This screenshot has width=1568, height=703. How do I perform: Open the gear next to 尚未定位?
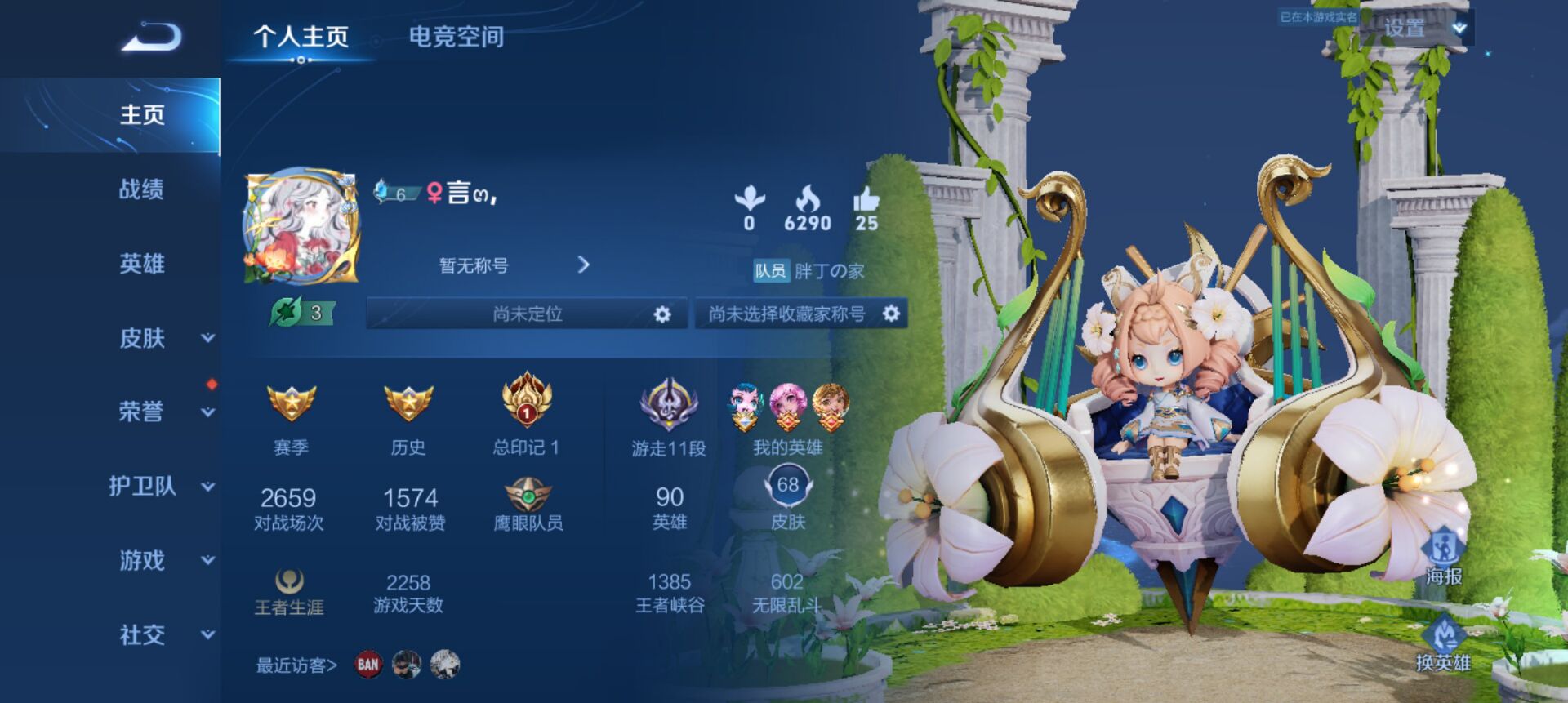point(663,312)
